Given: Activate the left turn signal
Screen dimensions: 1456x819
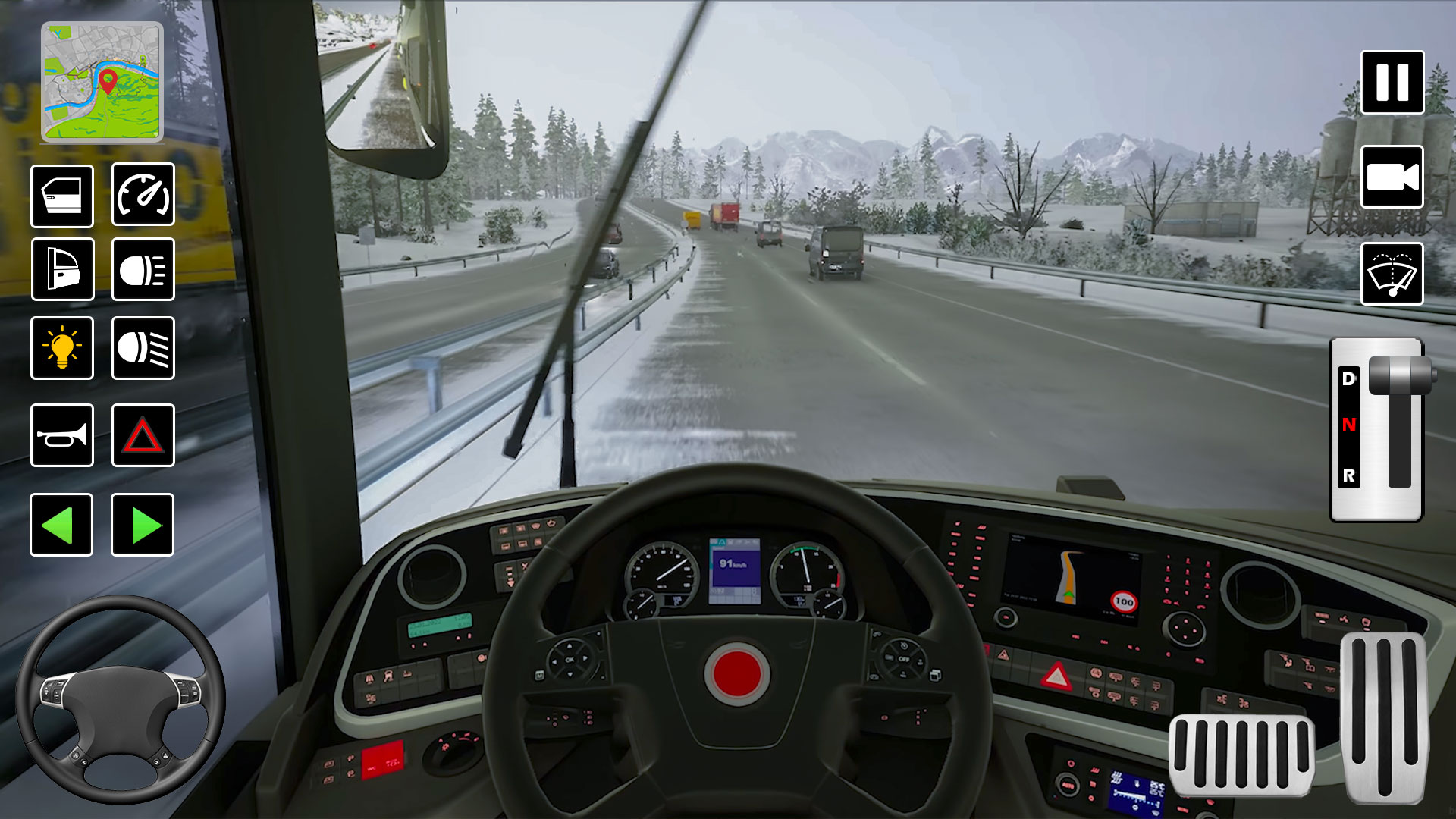Looking at the screenshot, I should click(x=62, y=525).
